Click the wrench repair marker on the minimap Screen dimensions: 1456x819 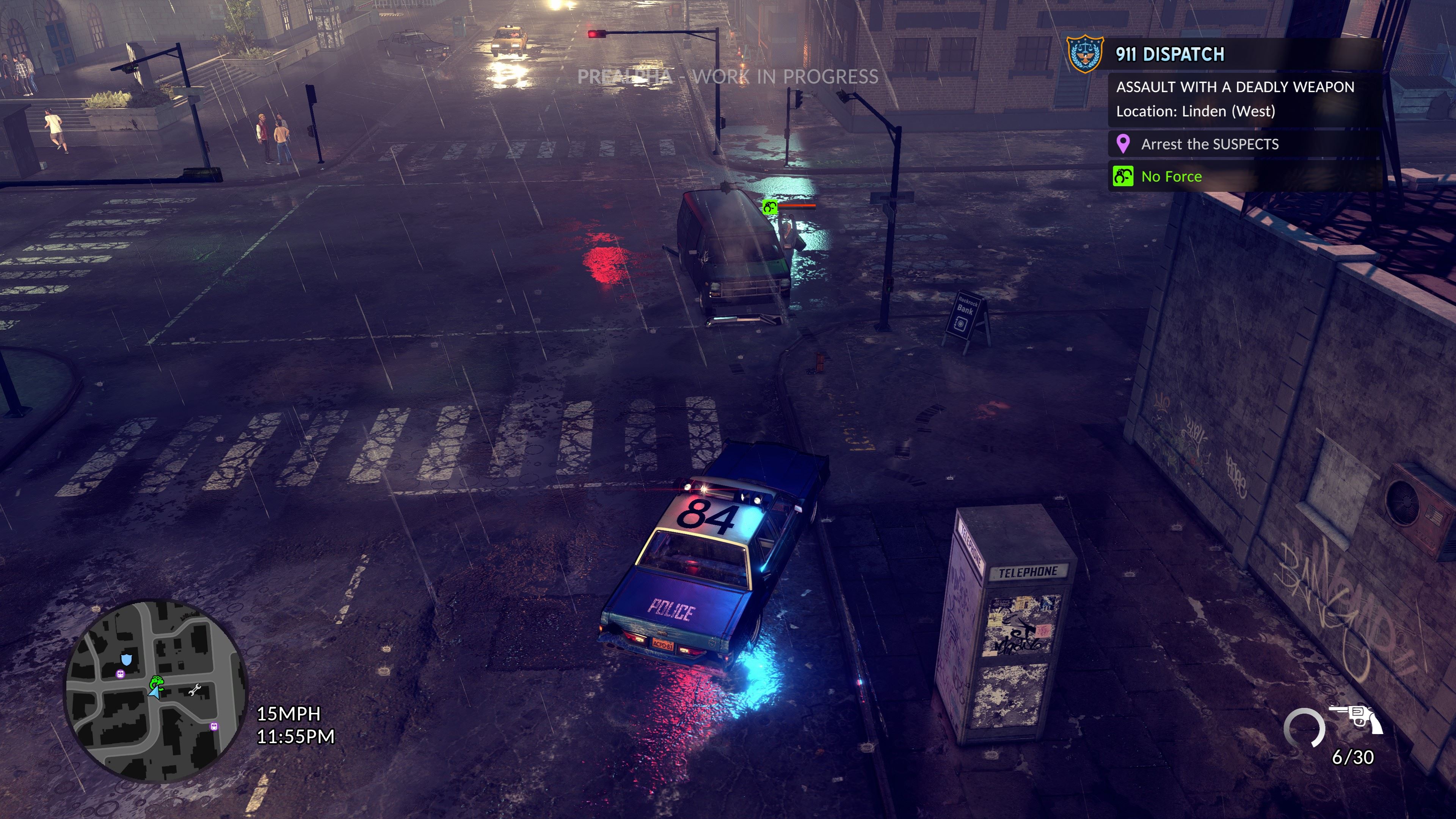[x=195, y=690]
